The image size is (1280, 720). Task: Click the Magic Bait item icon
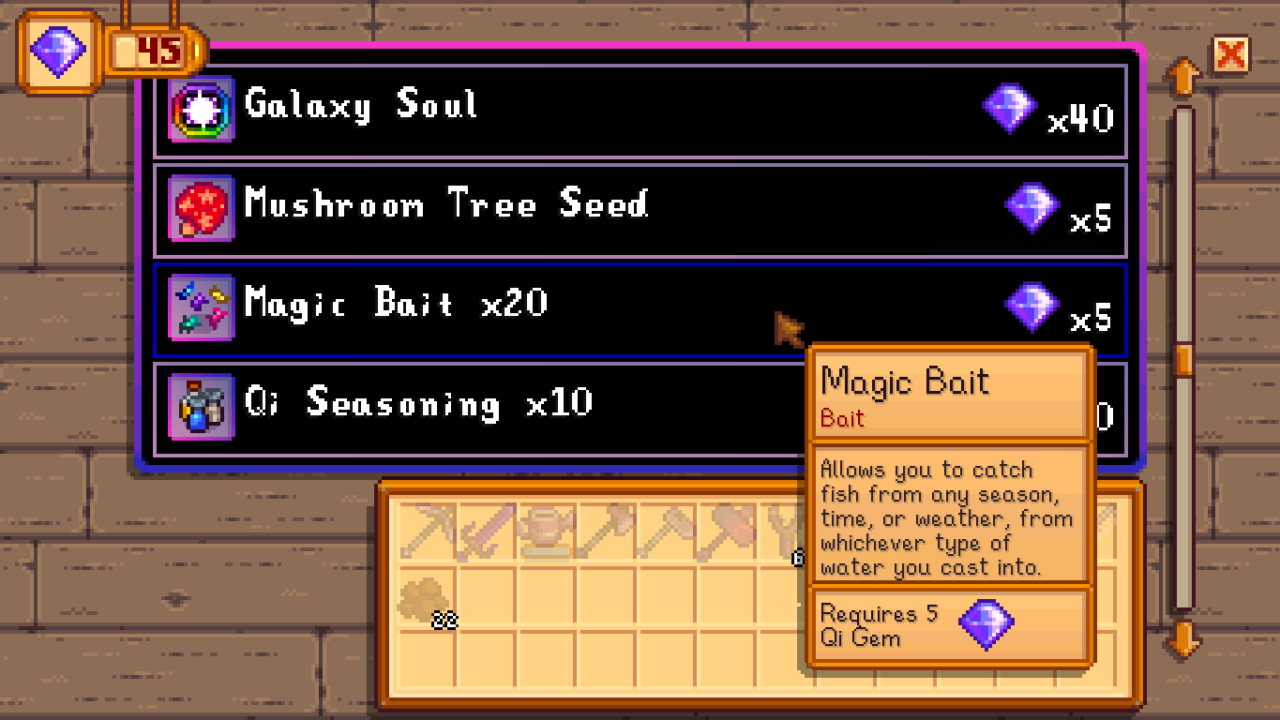(201, 305)
